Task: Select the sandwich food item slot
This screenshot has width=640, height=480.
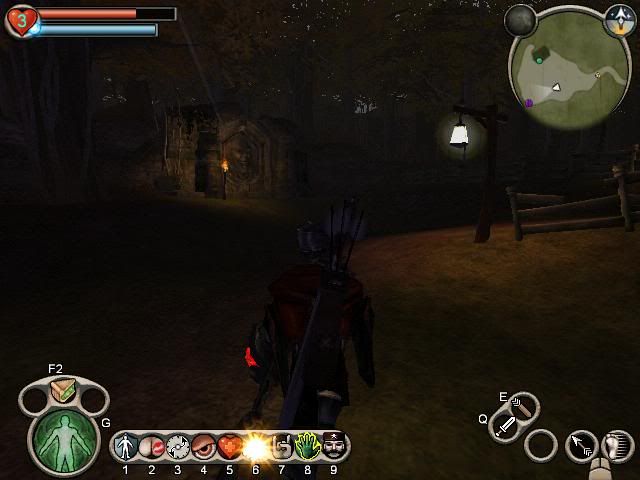Action: 62,393
